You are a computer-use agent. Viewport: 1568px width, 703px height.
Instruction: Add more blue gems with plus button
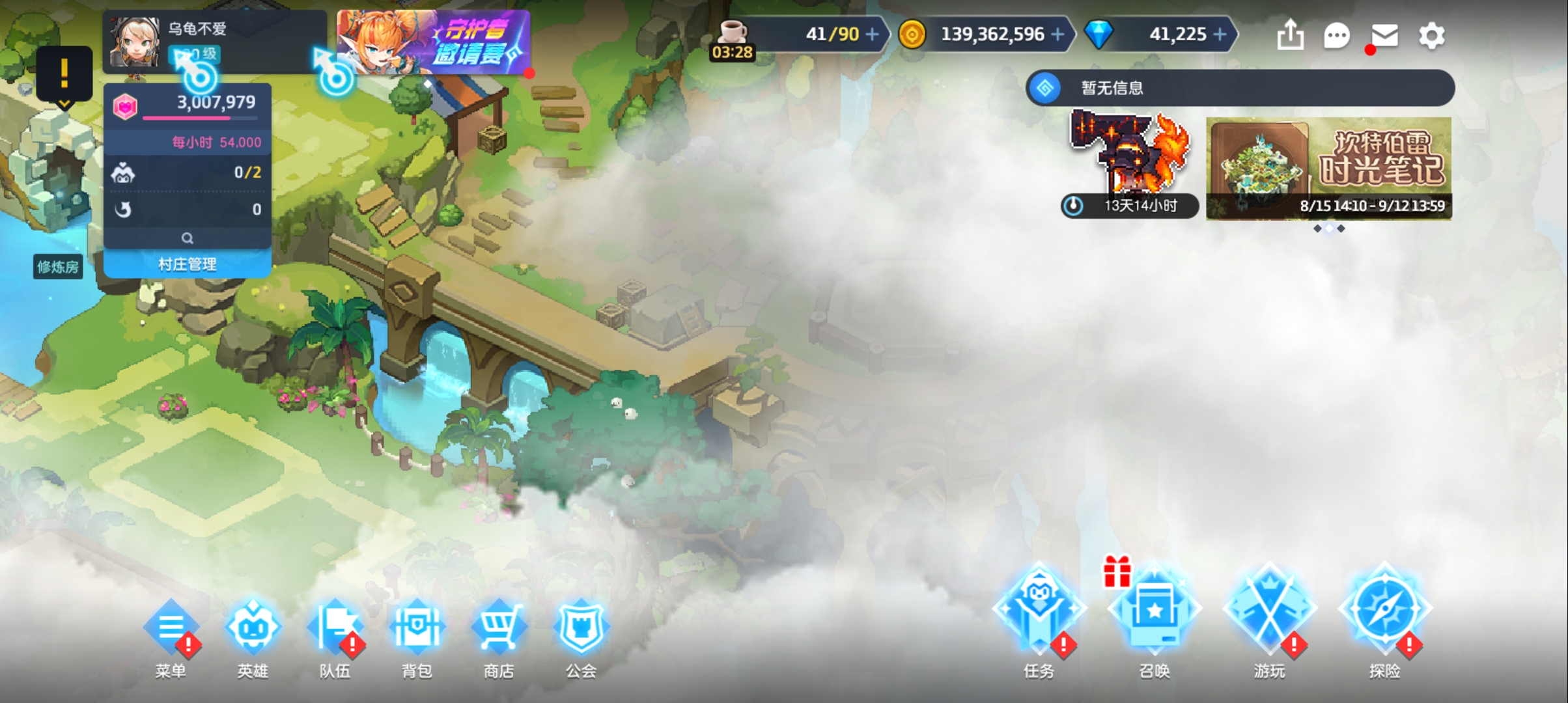(1220, 34)
